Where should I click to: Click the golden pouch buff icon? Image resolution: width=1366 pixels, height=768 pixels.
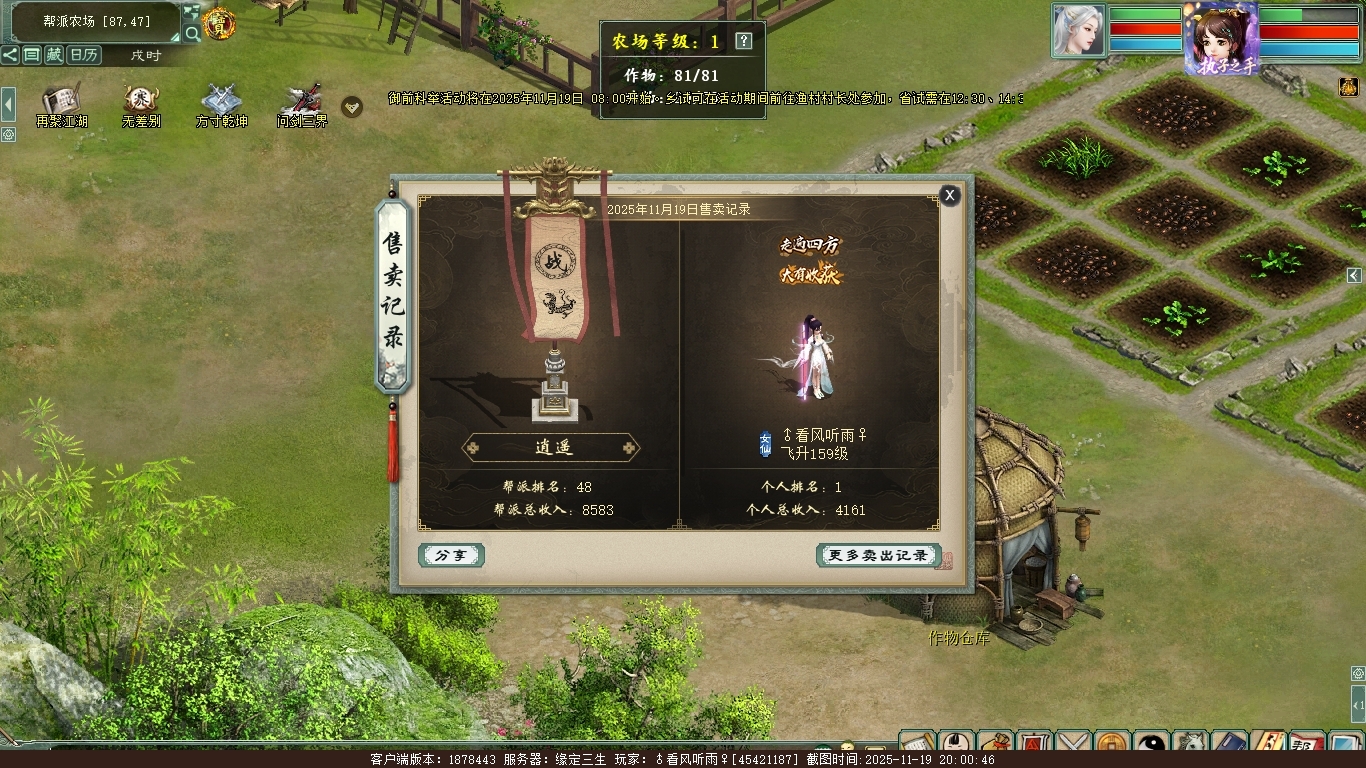coord(1348,88)
